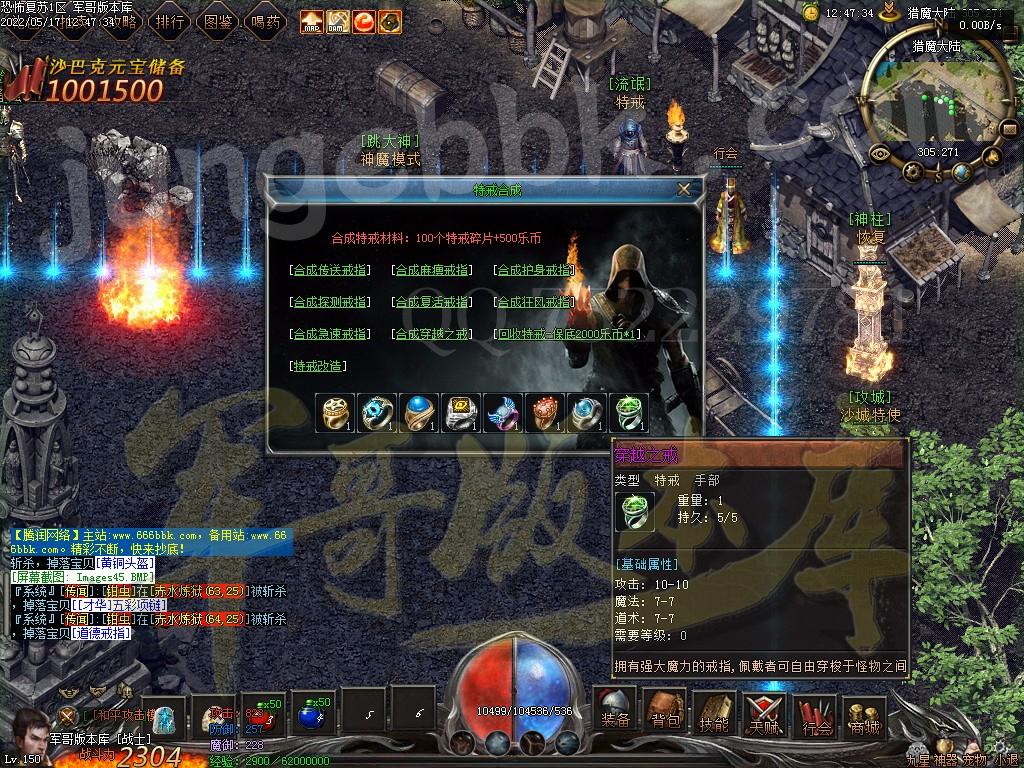
Task: Select the winged pink ring slot
Action: coord(503,413)
